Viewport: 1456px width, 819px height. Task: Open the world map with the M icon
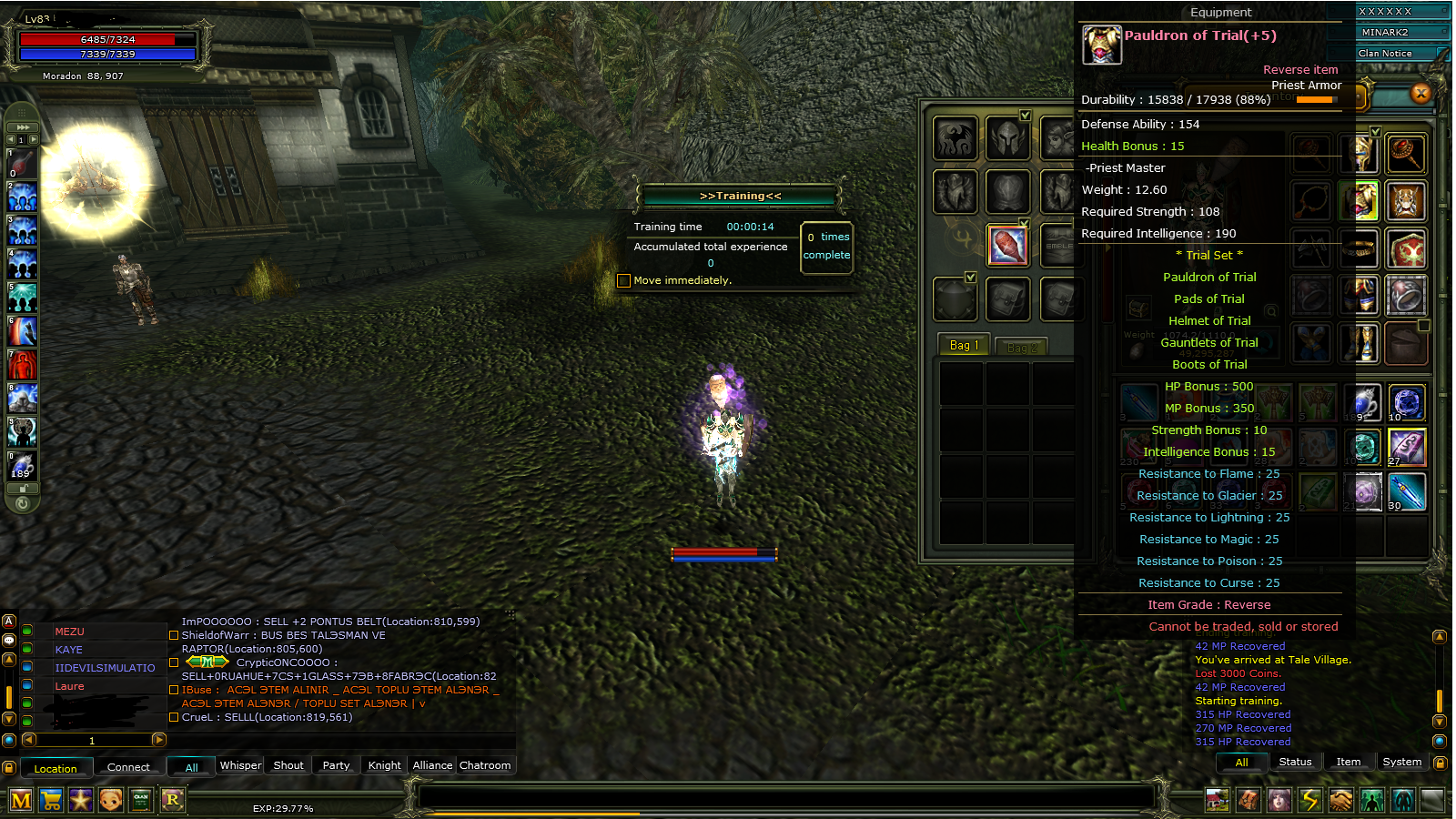[20, 801]
